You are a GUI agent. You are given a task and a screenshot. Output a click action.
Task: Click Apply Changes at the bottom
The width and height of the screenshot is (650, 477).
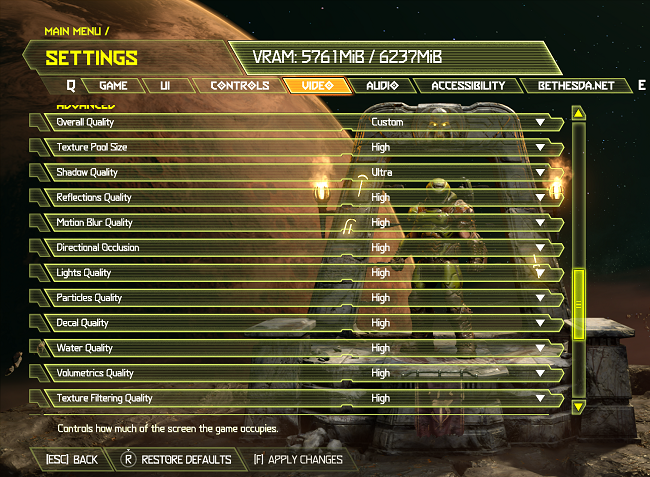pyautogui.click(x=298, y=460)
